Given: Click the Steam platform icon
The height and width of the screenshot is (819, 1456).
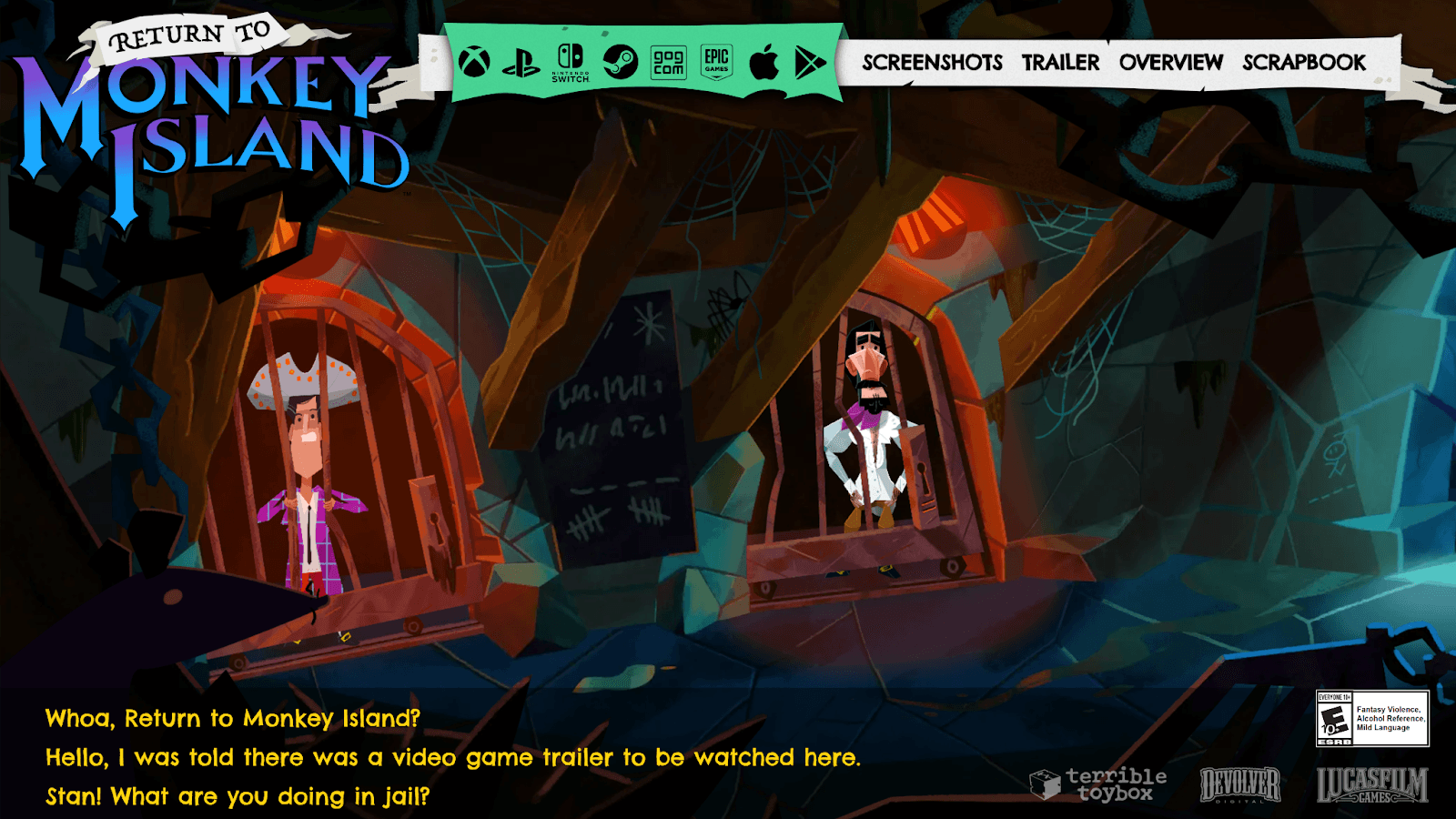Looking at the screenshot, I should (x=620, y=60).
